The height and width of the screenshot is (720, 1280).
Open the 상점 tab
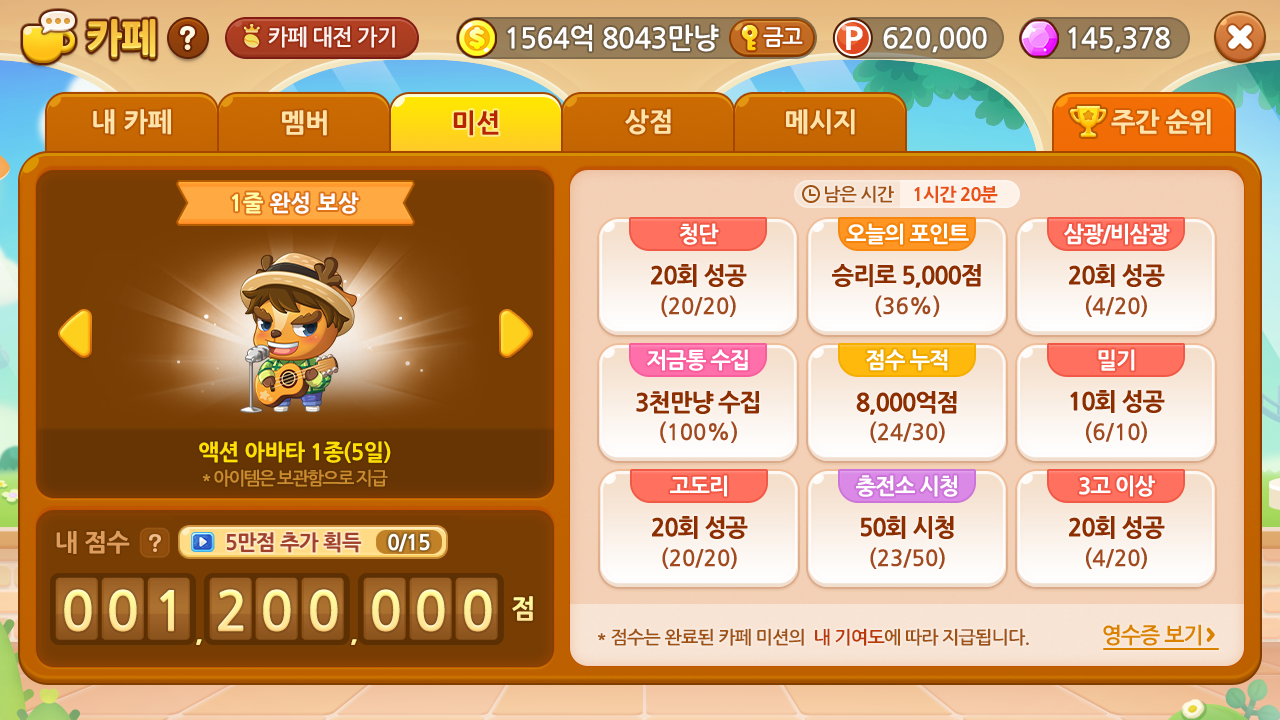point(649,122)
